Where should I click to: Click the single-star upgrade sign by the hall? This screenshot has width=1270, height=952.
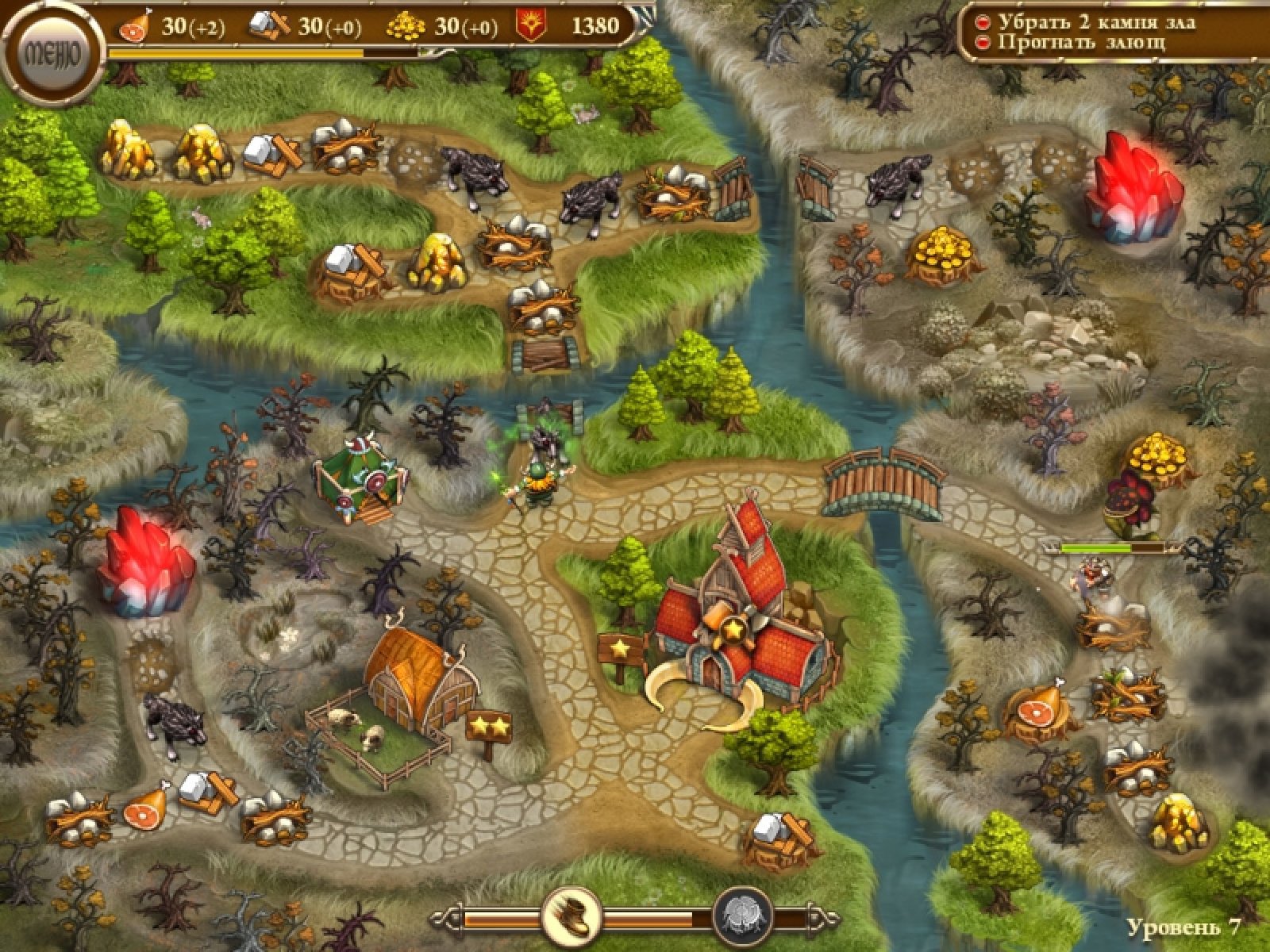[621, 650]
